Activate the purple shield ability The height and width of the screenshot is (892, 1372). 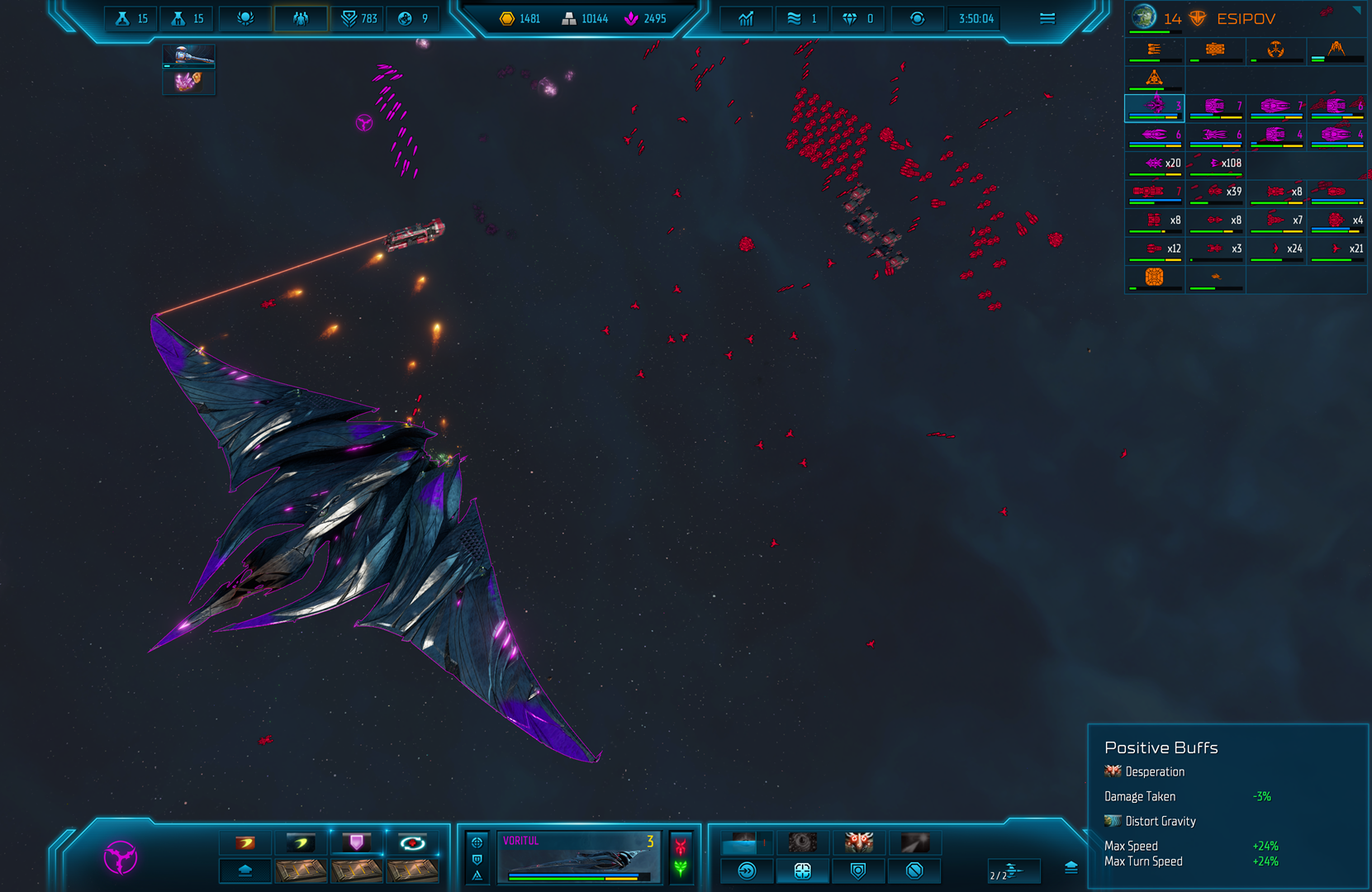[357, 842]
